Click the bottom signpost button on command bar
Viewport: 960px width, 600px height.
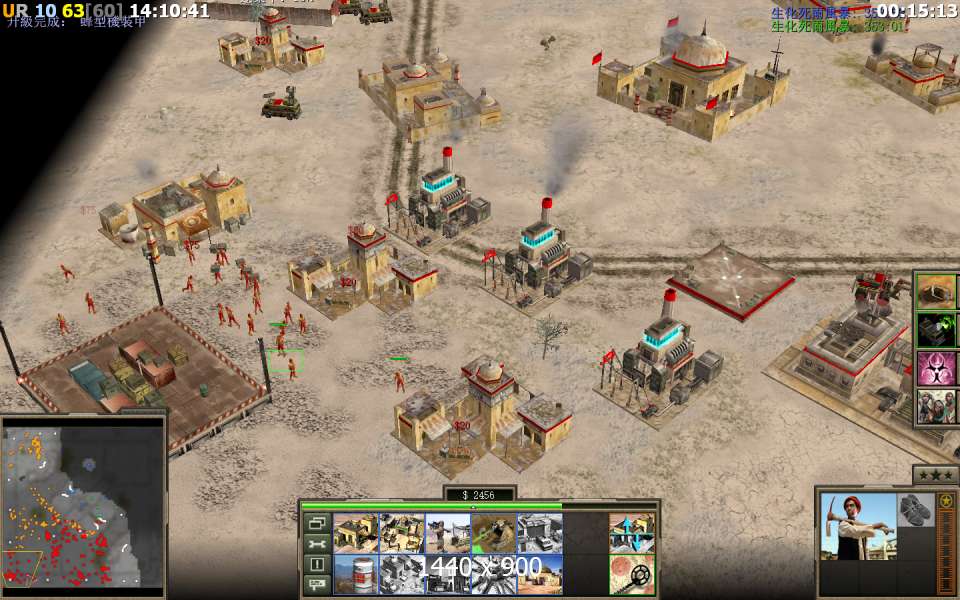point(318,584)
